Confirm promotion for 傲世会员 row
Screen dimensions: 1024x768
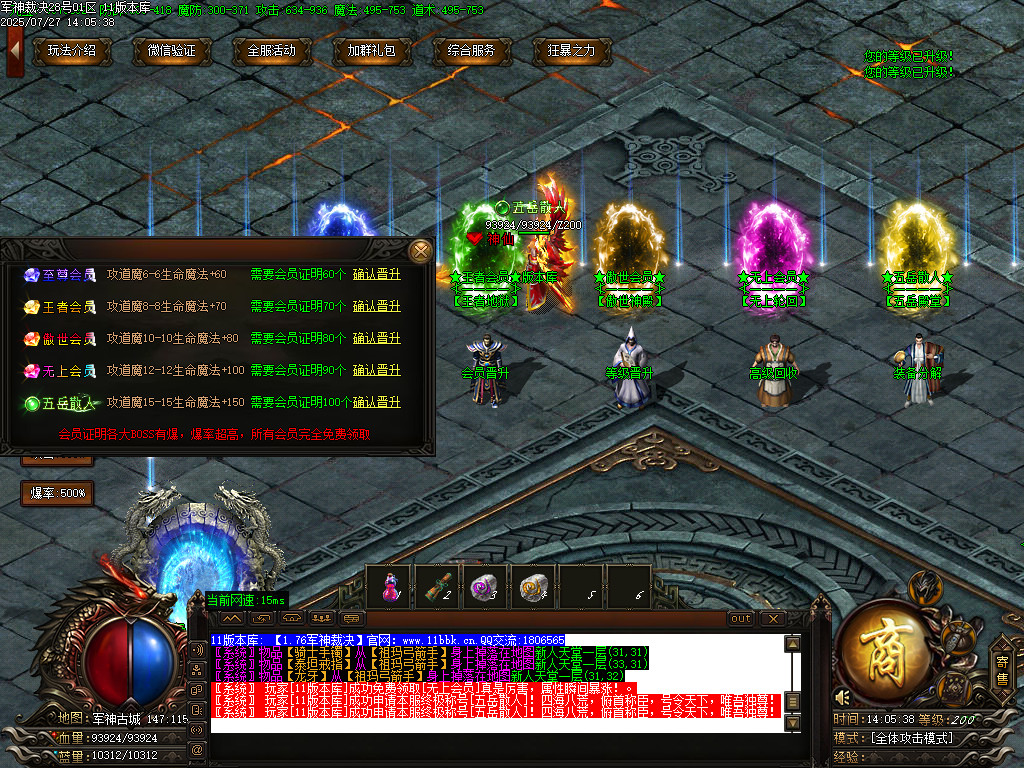coord(376,339)
